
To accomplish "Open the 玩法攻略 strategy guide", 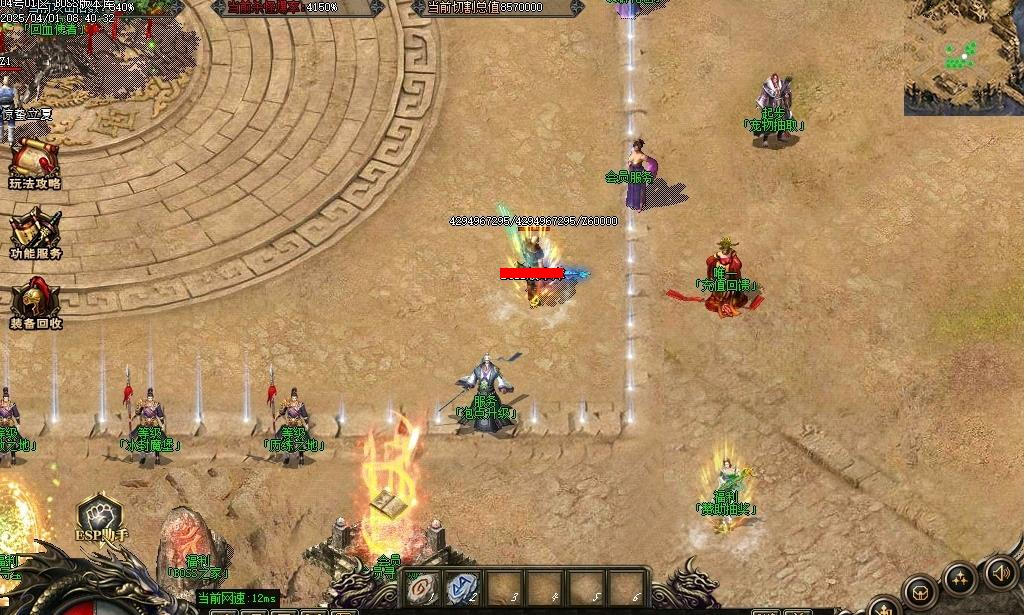I will click(34, 162).
